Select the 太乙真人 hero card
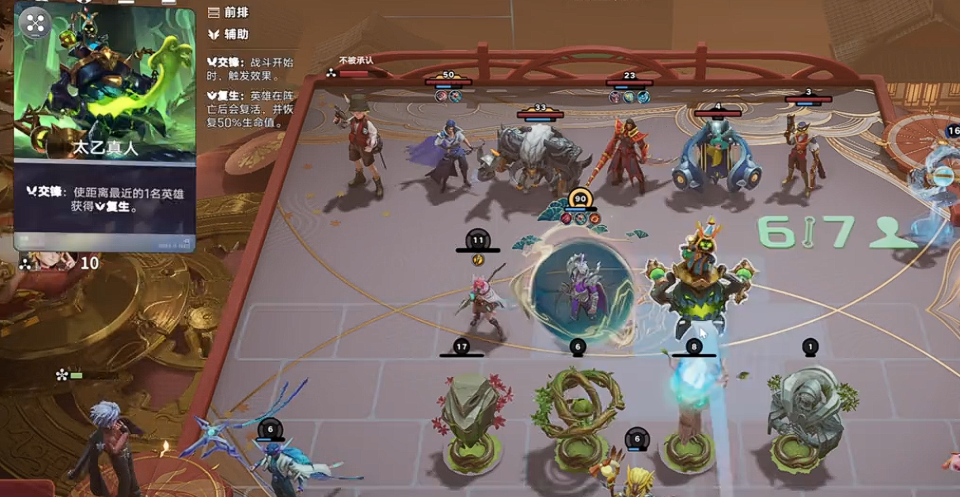 tap(103, 127)
